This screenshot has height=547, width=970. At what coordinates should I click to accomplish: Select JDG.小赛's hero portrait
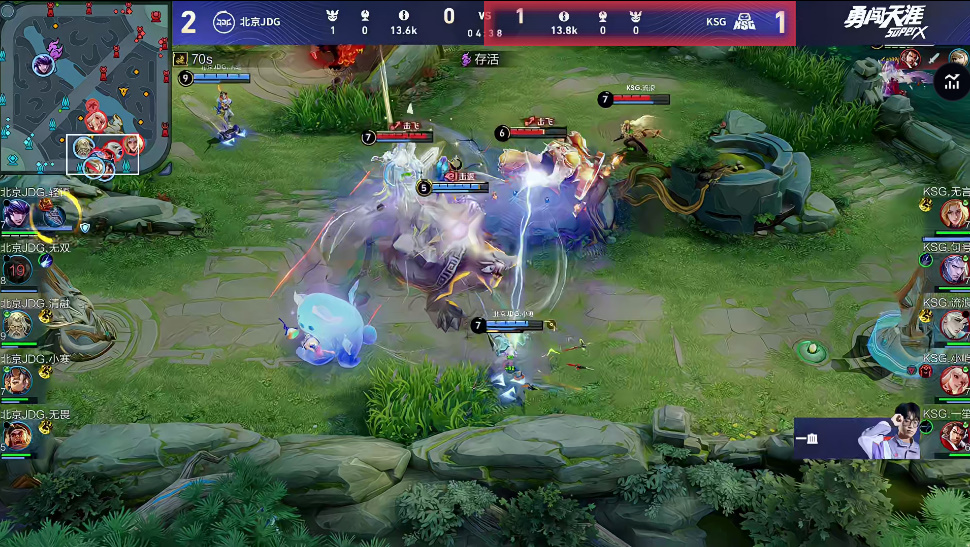[17, 381]
